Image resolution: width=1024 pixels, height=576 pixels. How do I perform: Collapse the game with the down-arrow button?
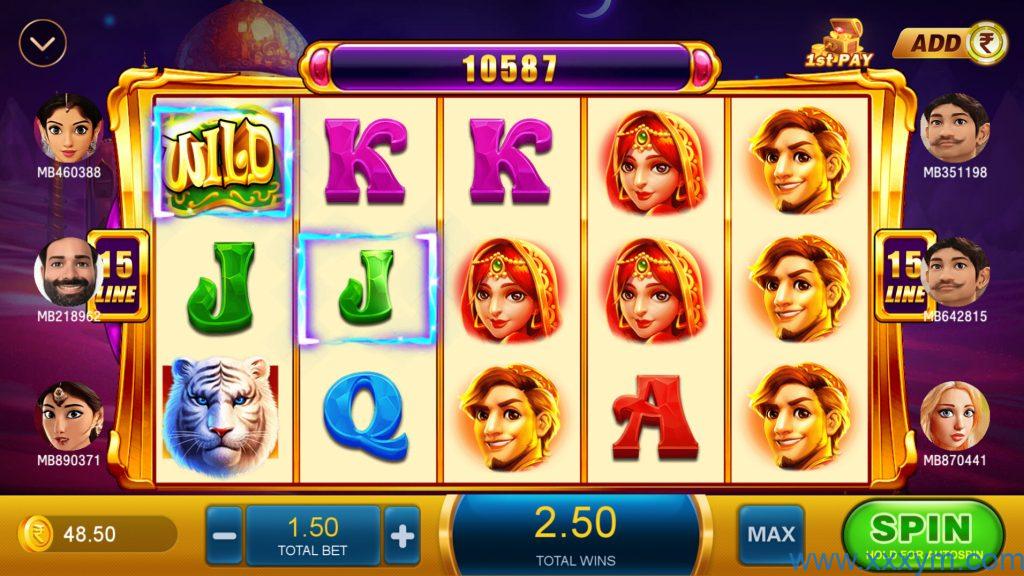[x=42, y=43]
